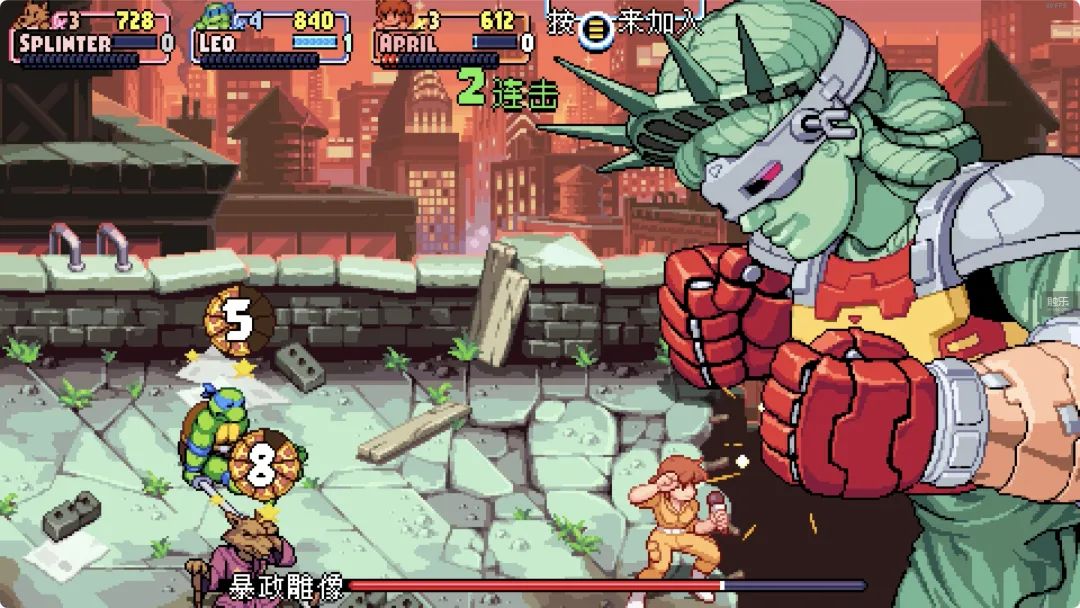The width and height of the screenshot is (1080, 608).
Task: Open the 娱乐 overlay tag
Action: pyautogui.click(x=1058, y=301)
